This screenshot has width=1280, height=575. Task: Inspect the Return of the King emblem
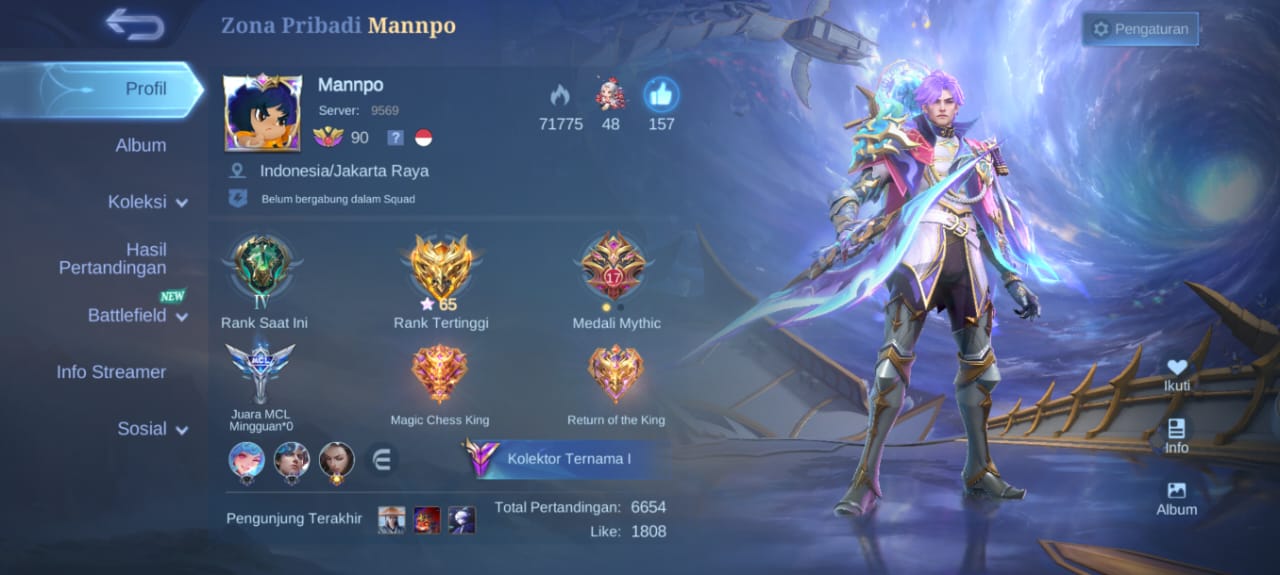coord(615,373)
